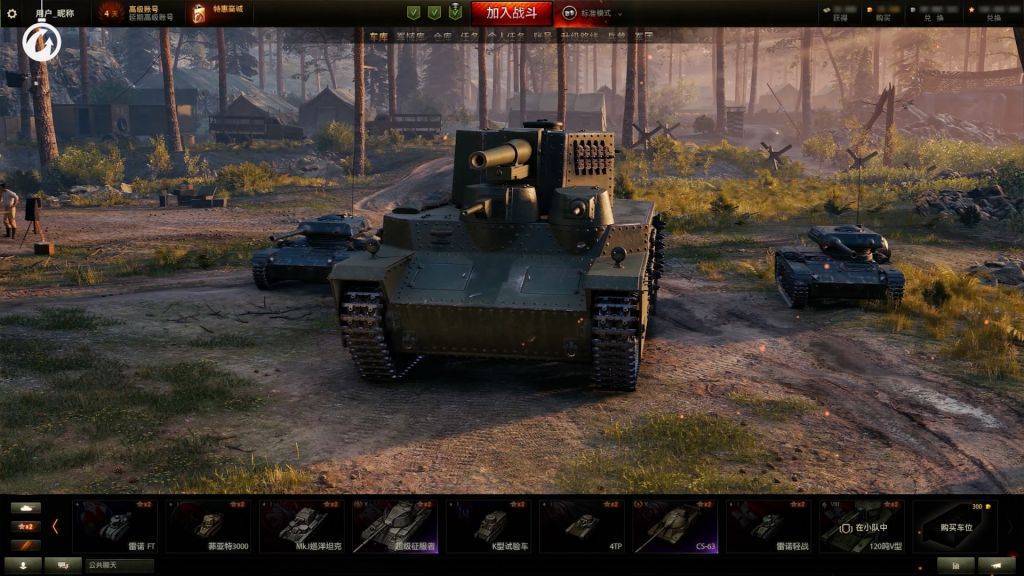Select the 蒂亚特3000 tank

pos(208,526)
